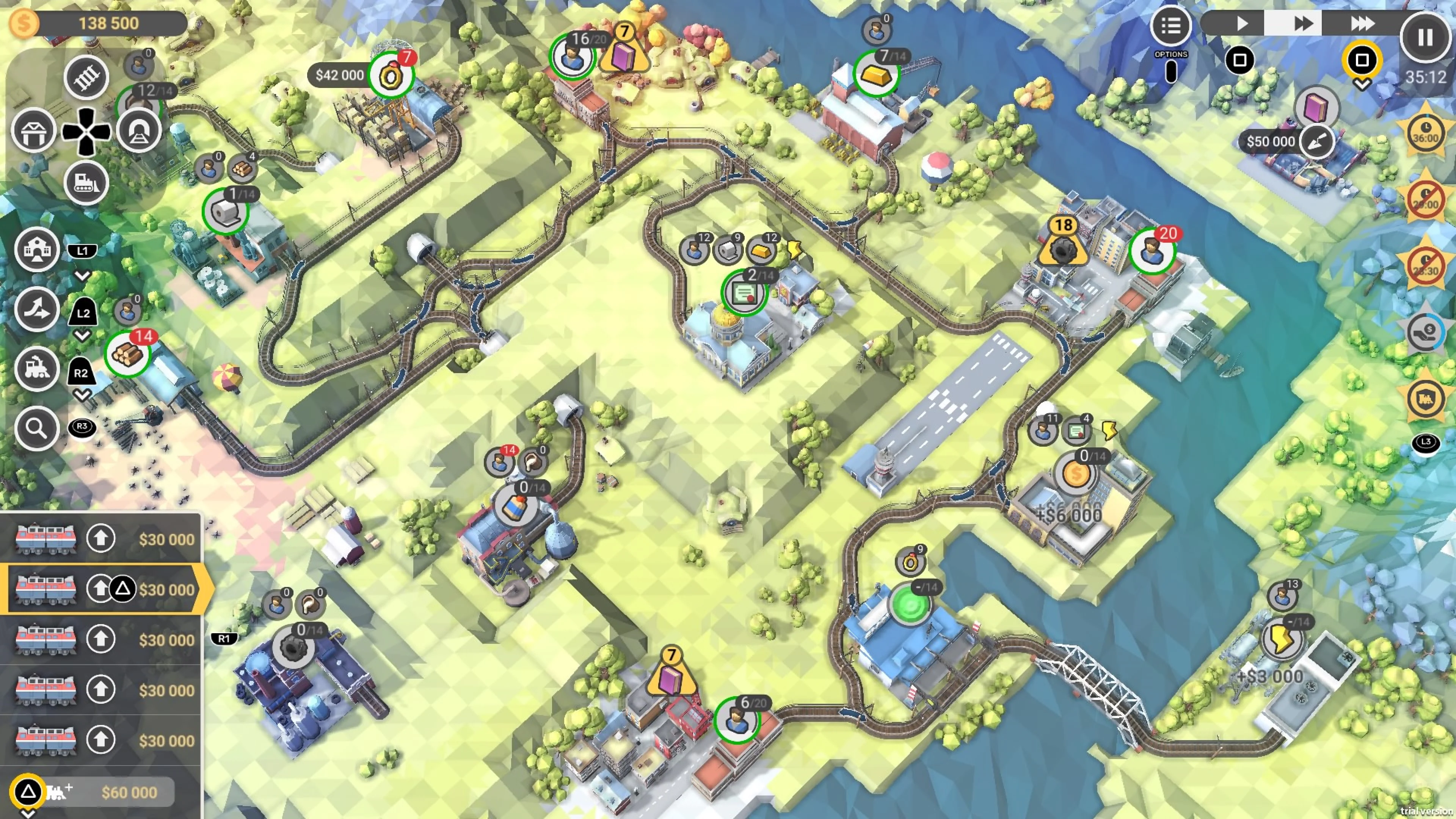Pause the game
1456x819 pixels.
point(1425,37)
